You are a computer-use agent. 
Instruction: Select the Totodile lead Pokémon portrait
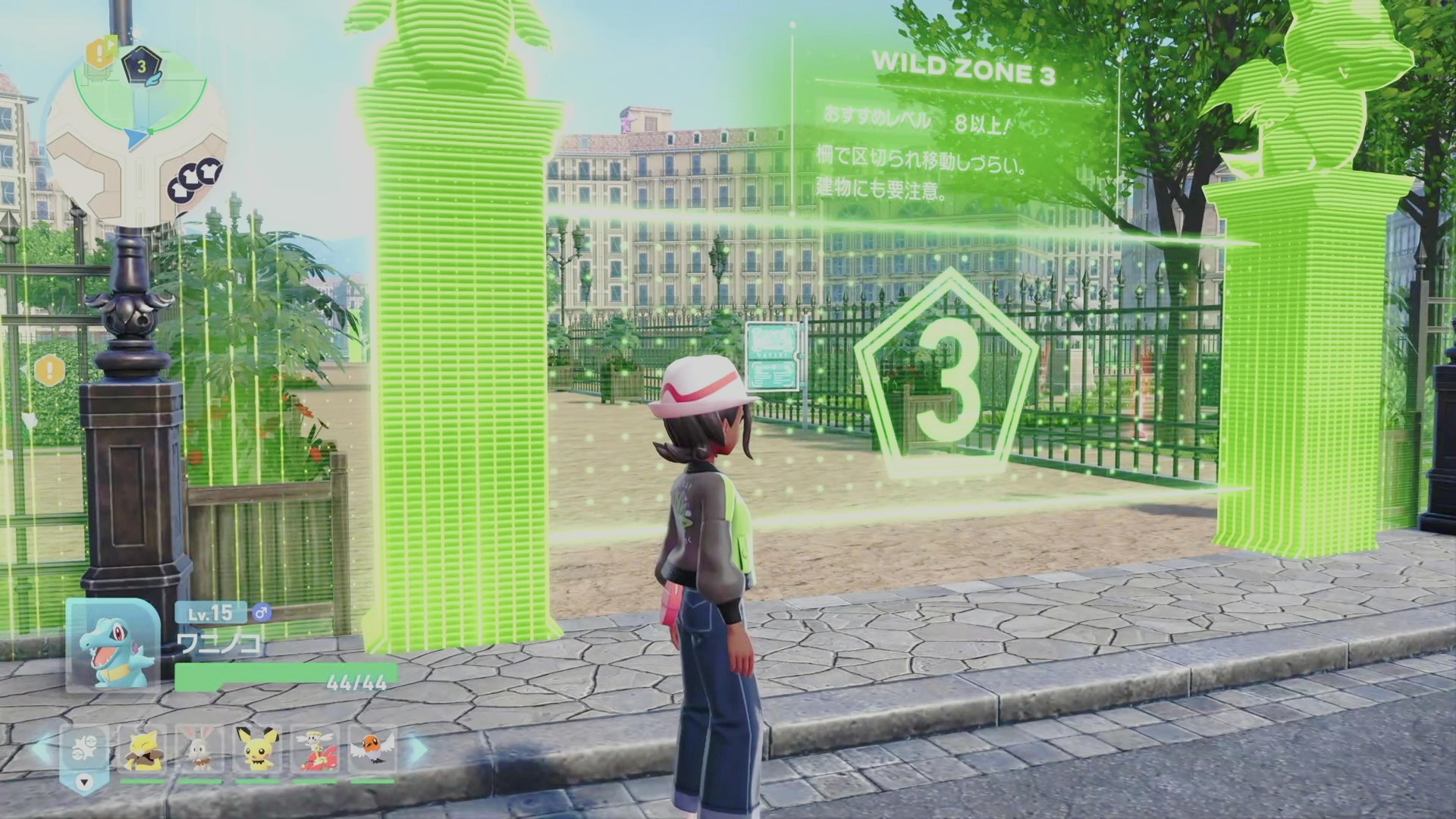[x=112, y=645]
